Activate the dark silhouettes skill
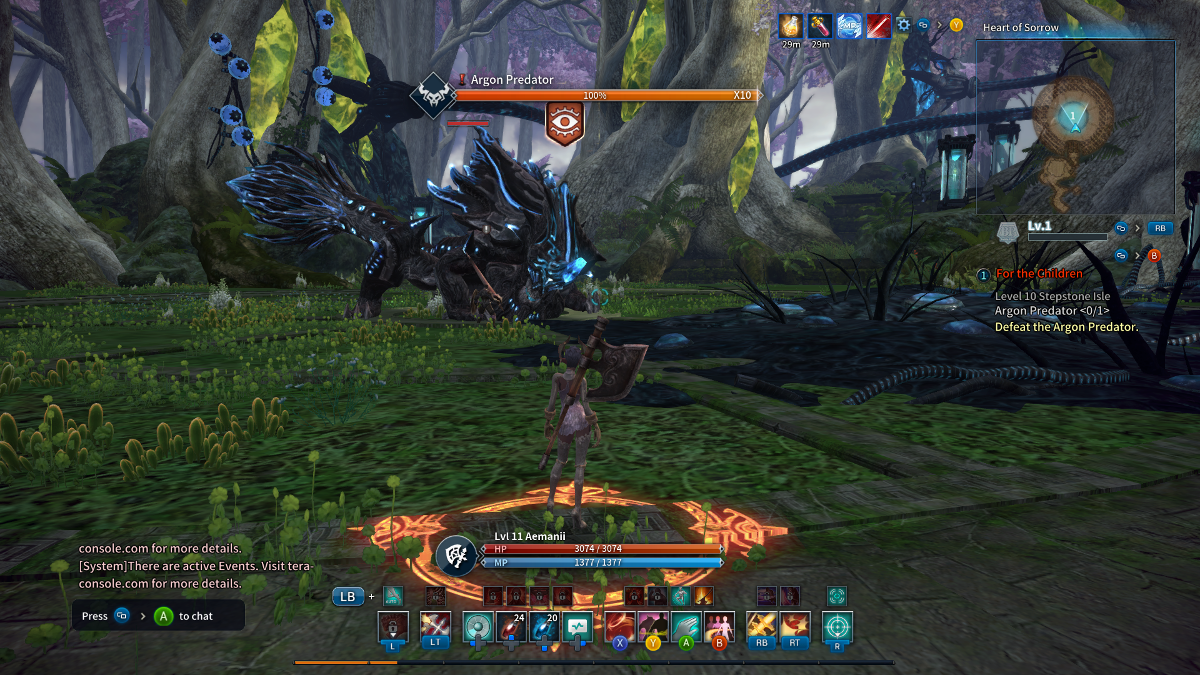This screenshot has width=1200, height=675. [x=653, y=627]
